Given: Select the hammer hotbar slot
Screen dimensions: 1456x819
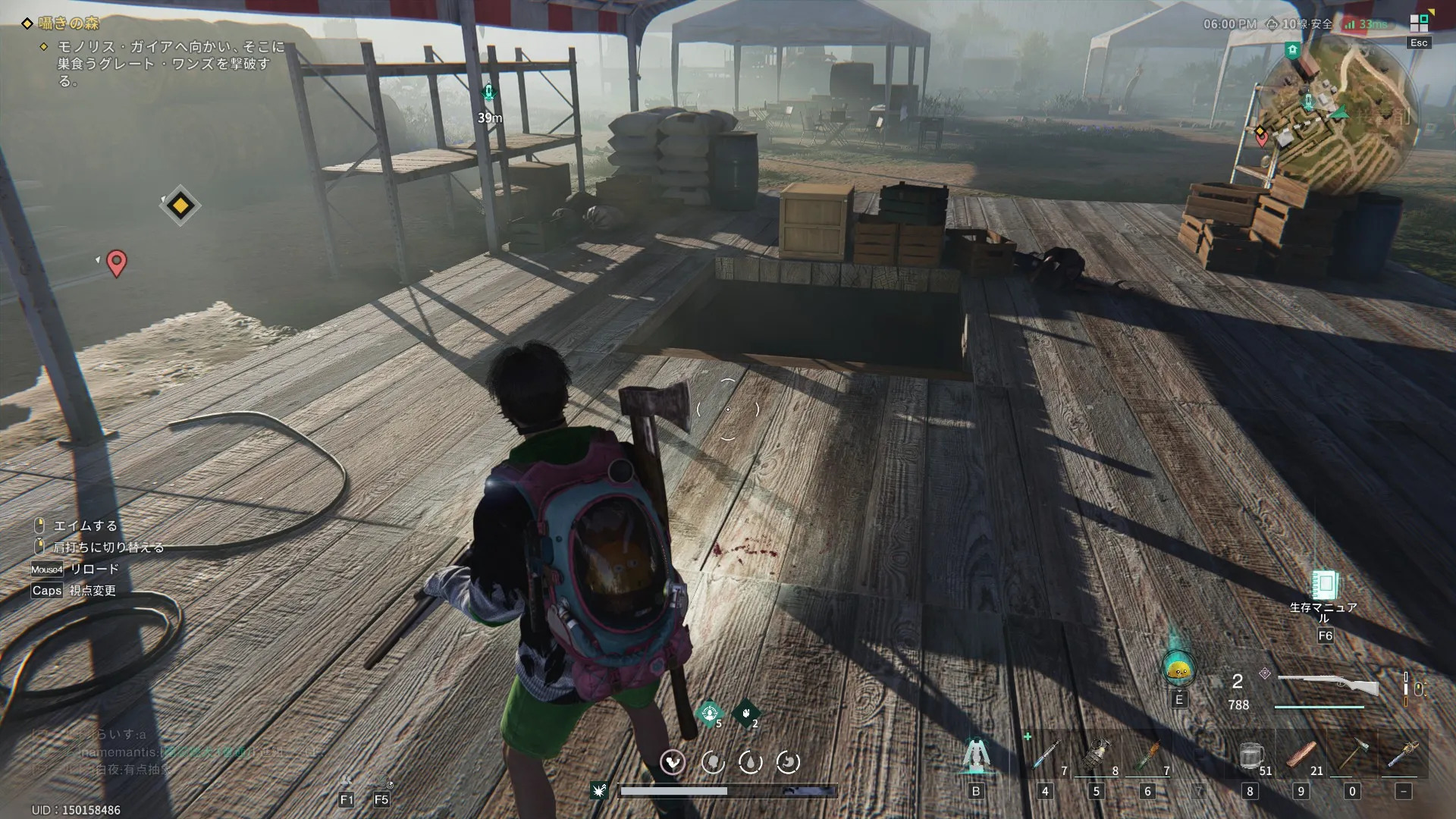Looking at the screenshot, I should (1352, 756).
